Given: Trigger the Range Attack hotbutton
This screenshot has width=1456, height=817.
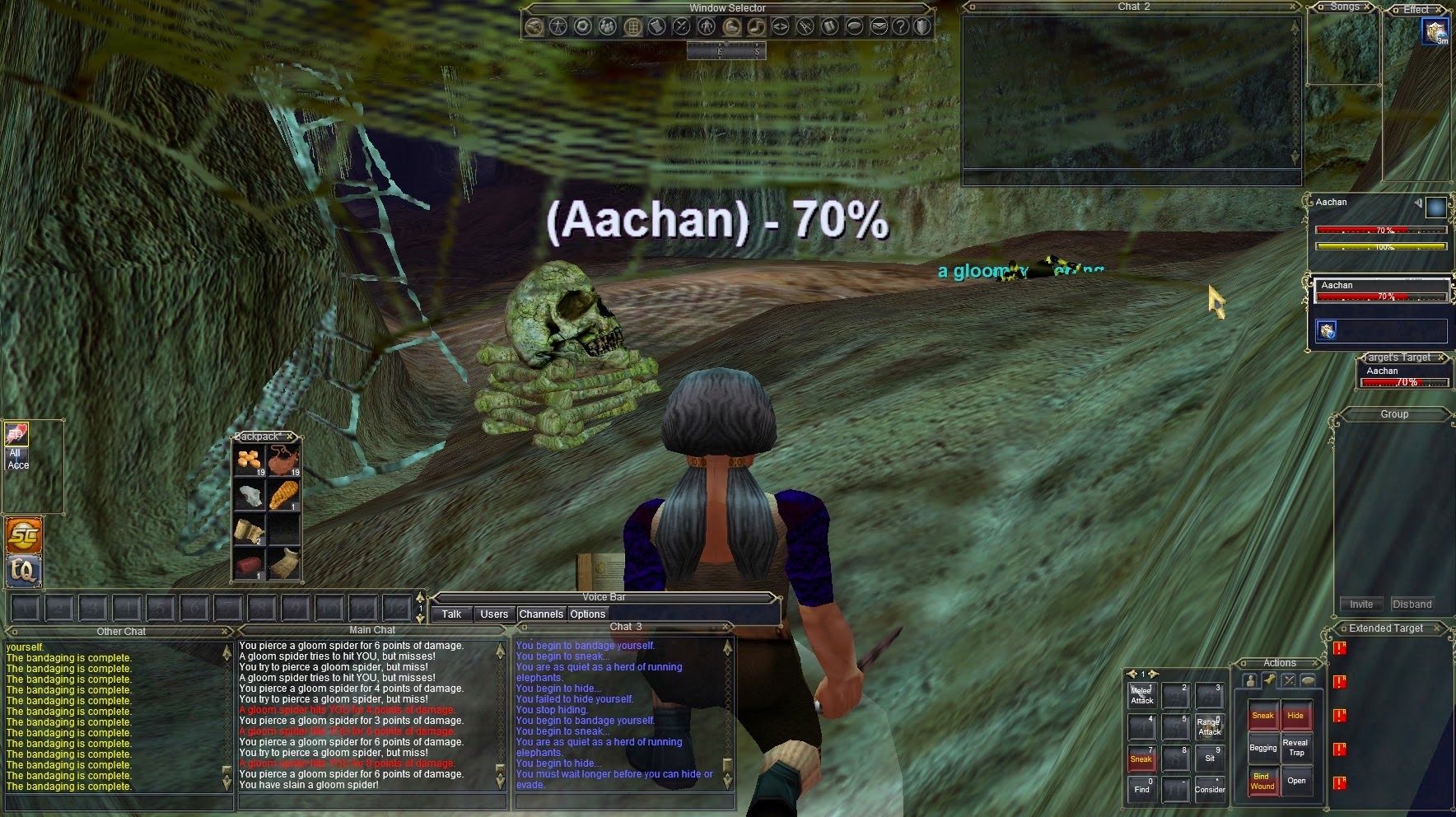Looking at the screenshot, I should (1209, 727).
